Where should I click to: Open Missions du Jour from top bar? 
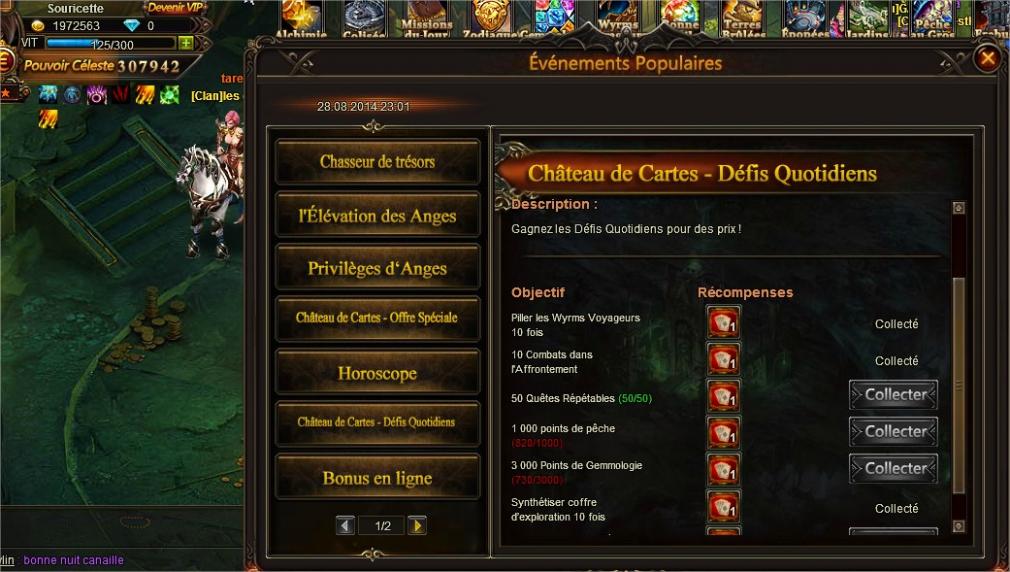427,18
